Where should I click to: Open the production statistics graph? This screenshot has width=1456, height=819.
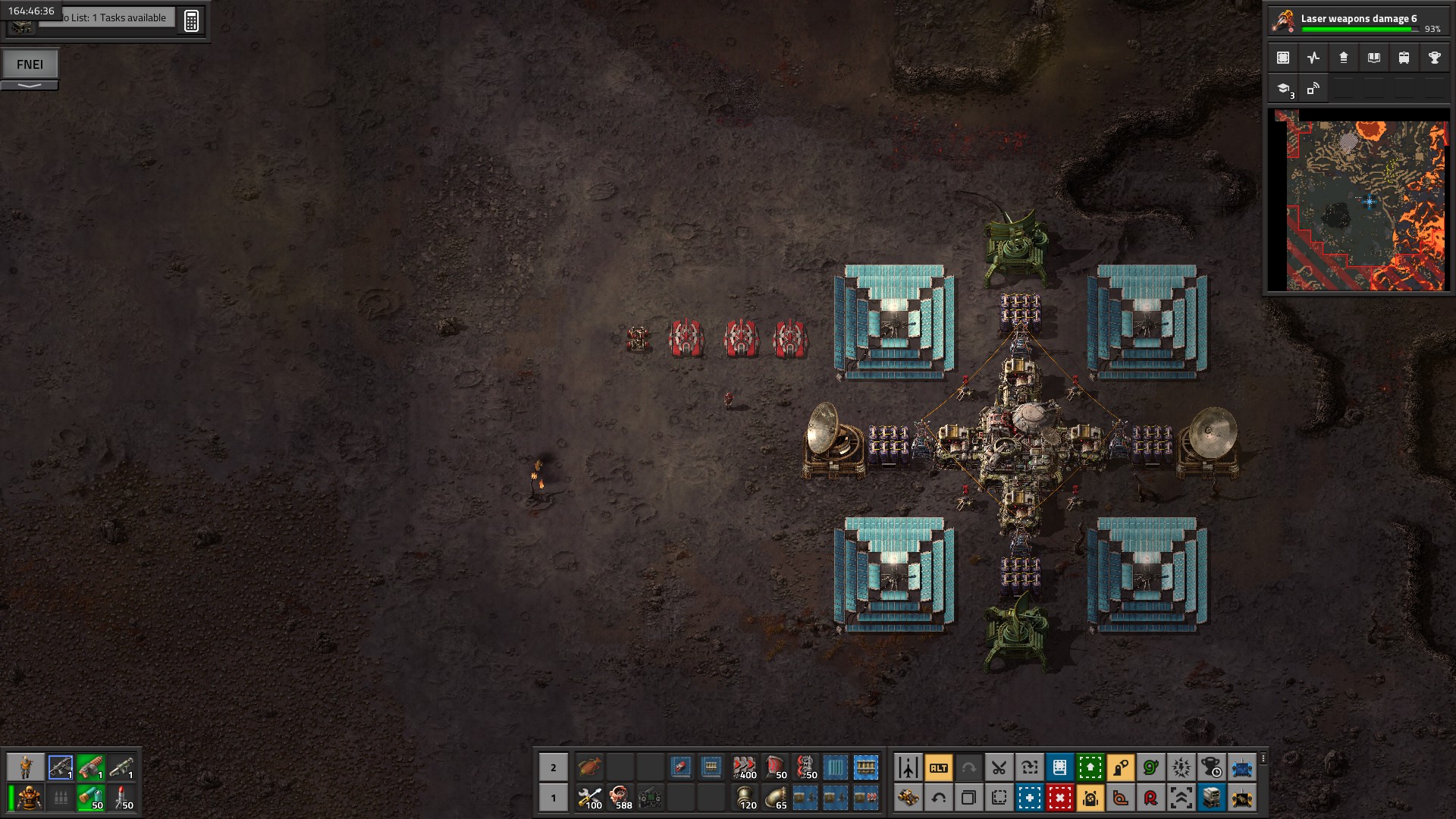point(1313,58)
